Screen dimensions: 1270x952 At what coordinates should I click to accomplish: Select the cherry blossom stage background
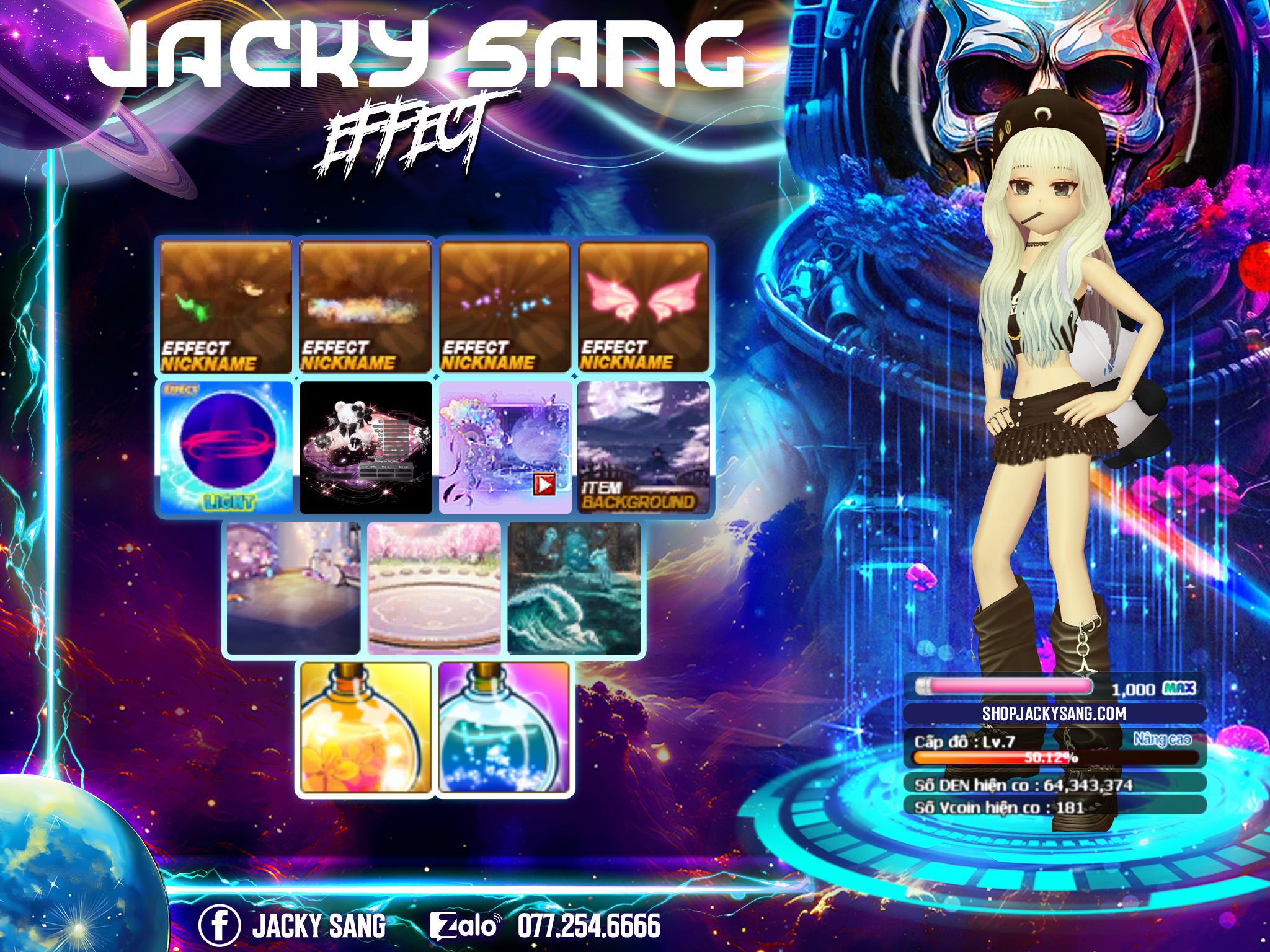point(434,588)
